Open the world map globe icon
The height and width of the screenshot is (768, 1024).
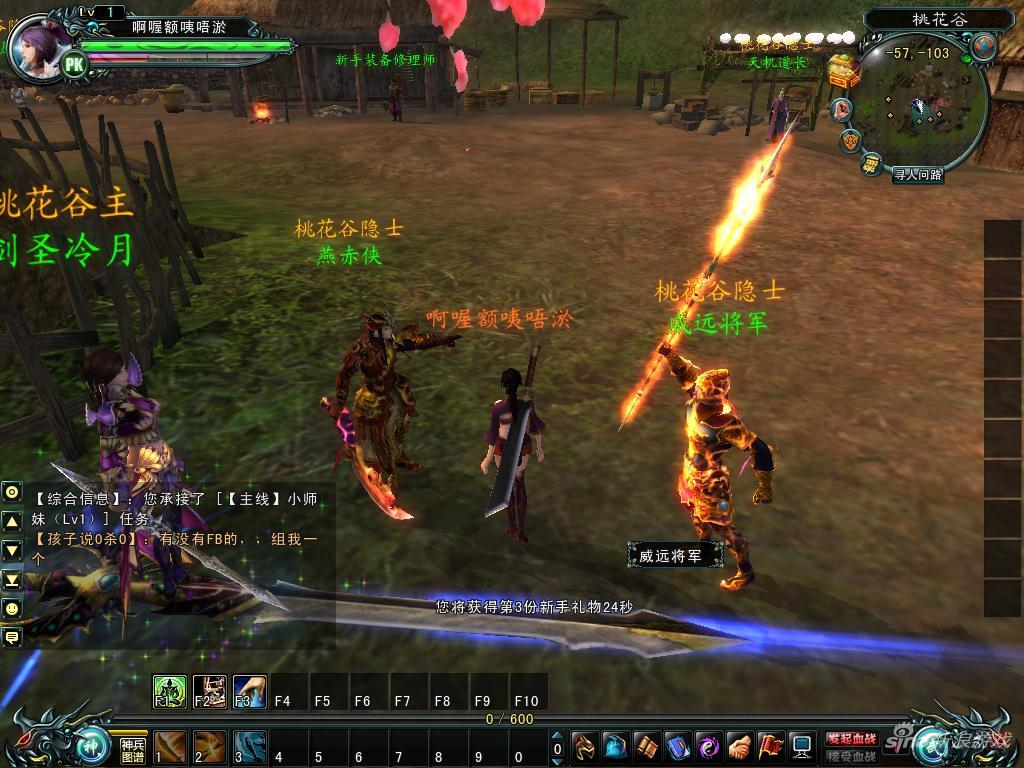(x=984, y=46)
